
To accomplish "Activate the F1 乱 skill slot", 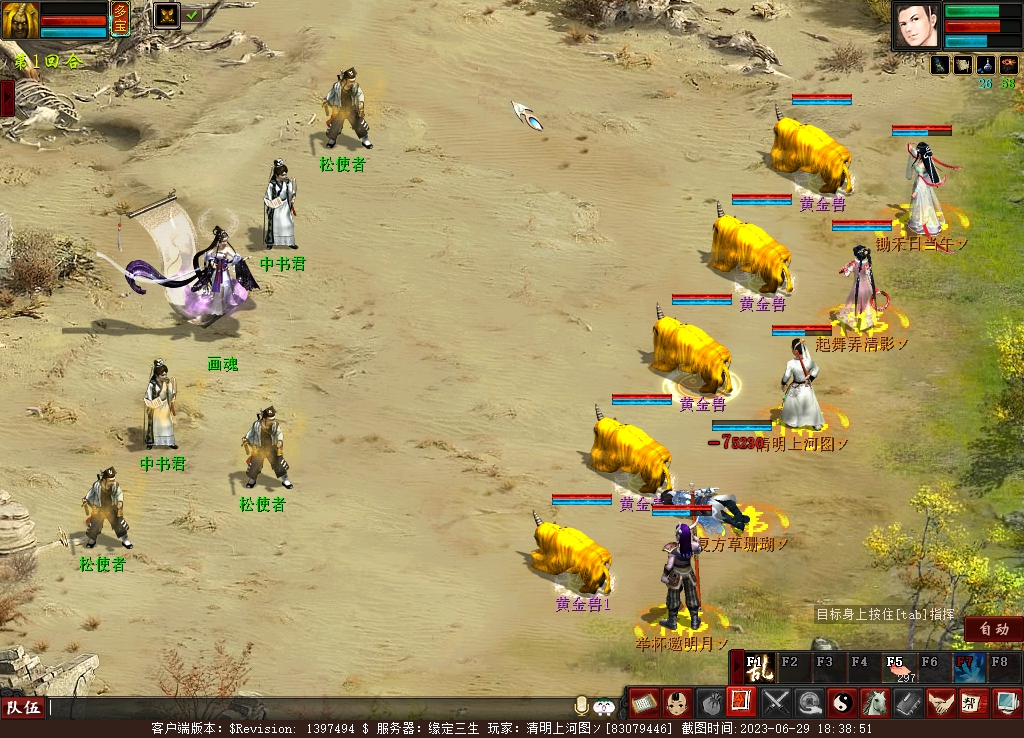I will click(x=759, y=666).
